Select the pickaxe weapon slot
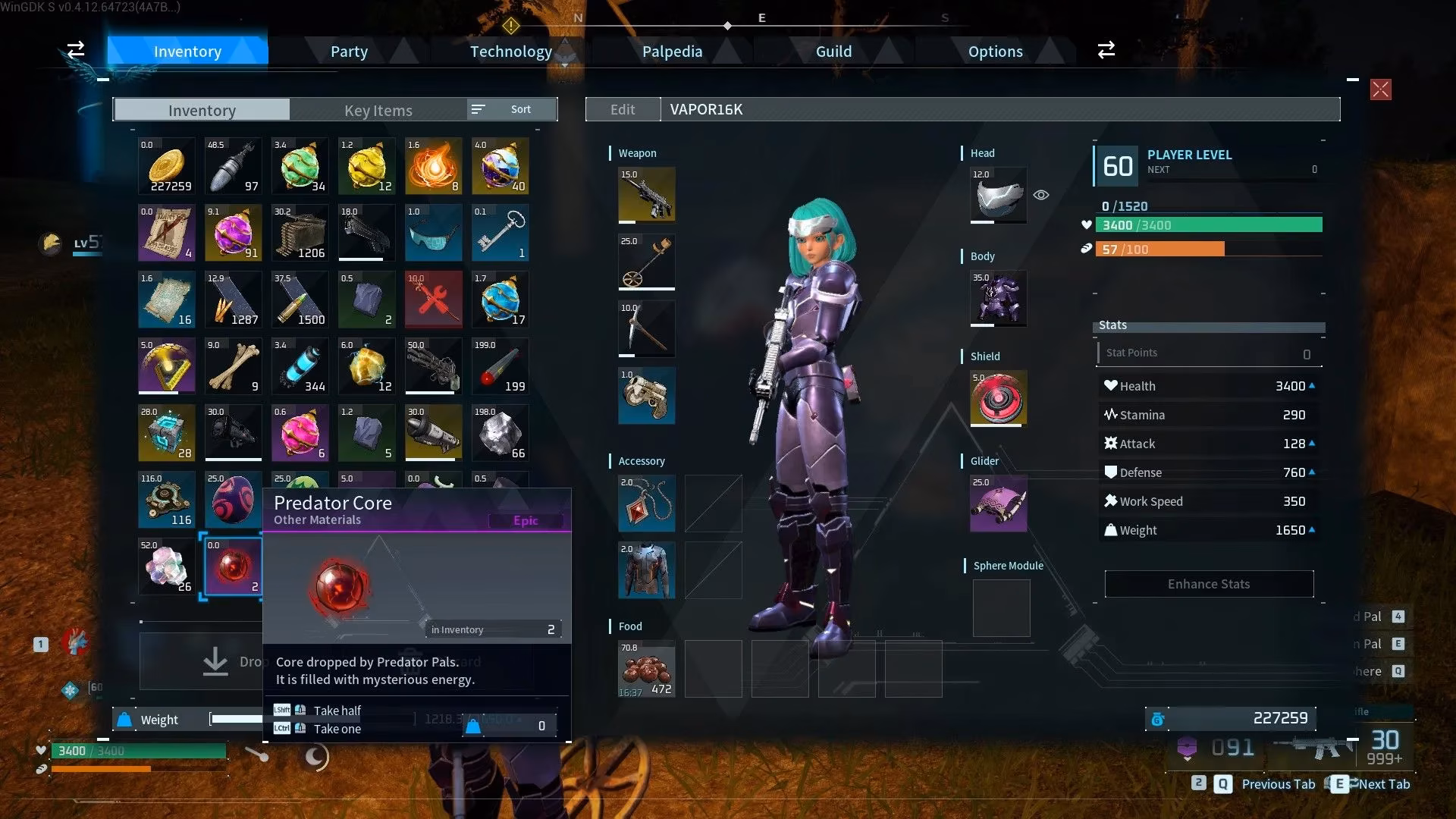1456x819 pixels. tap(646, 328)
